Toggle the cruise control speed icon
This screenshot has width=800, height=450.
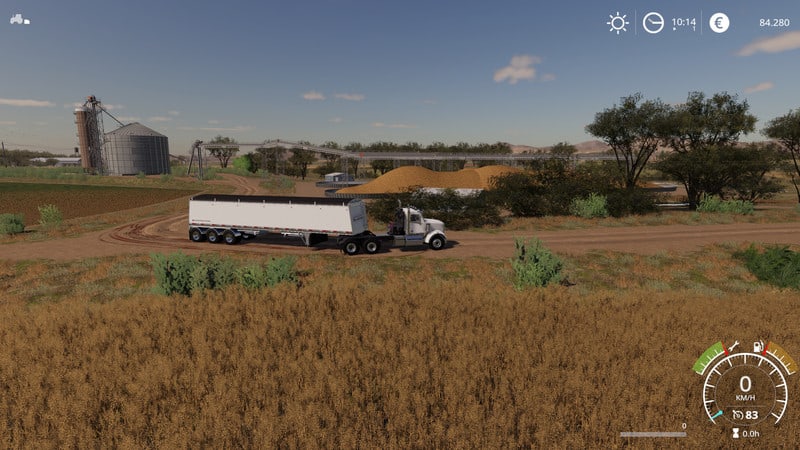(737, 414)
